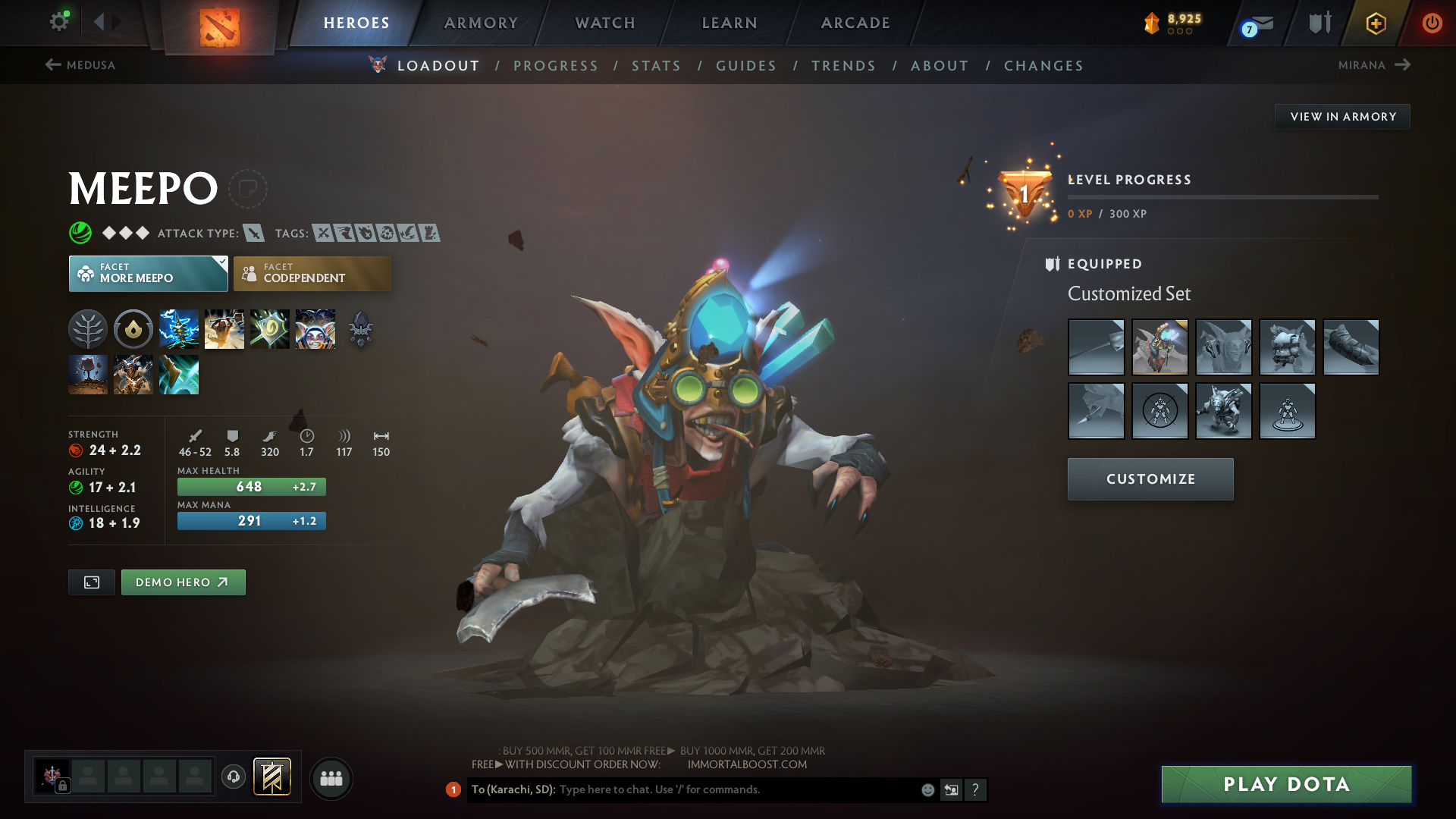Toggle fullscreen hero view button

92,582
